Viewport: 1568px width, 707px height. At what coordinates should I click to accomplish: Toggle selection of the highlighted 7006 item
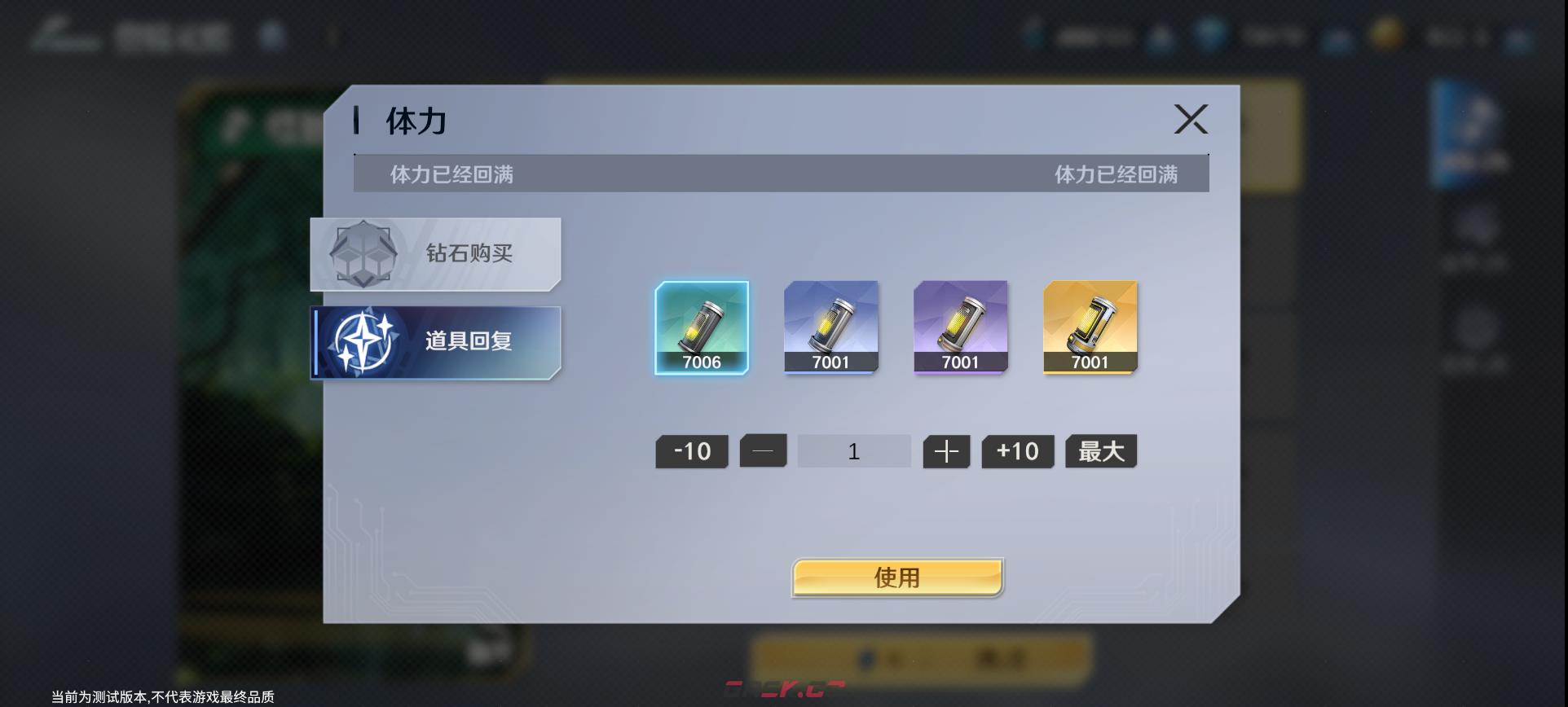point(702,328)
